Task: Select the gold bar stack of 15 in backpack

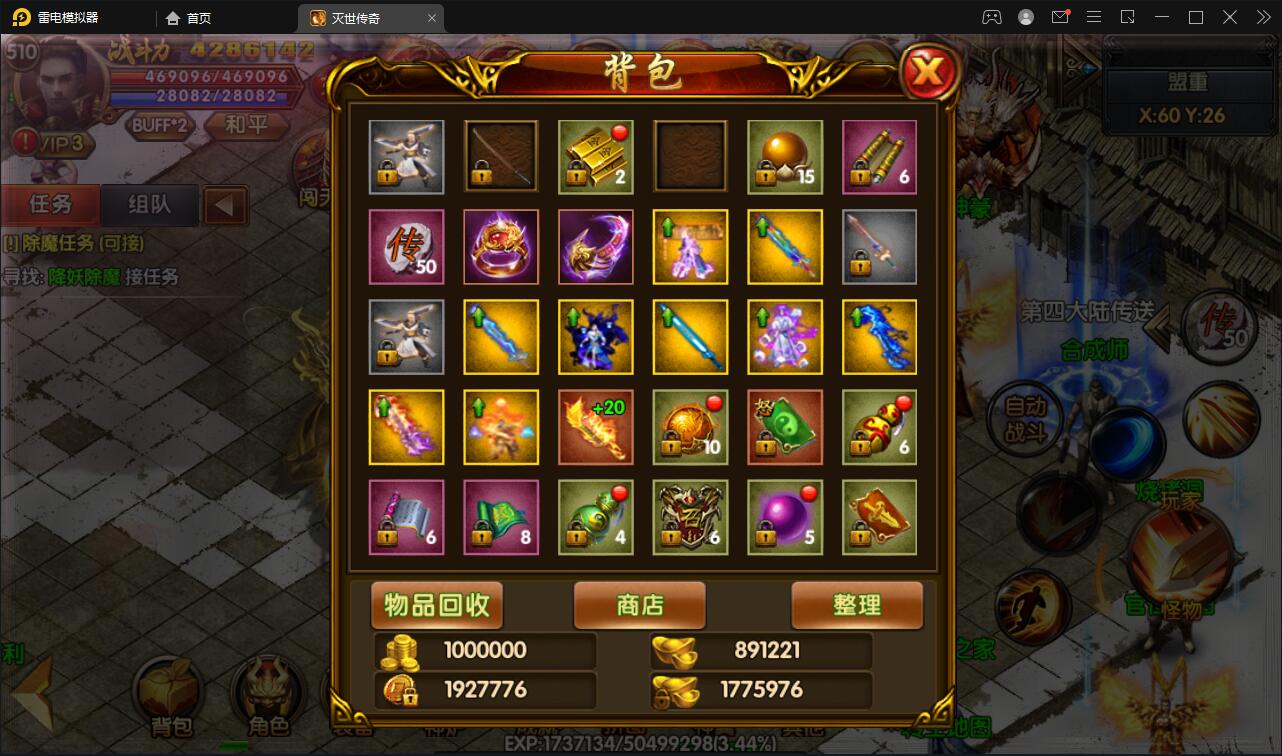Action: point(785,157)
